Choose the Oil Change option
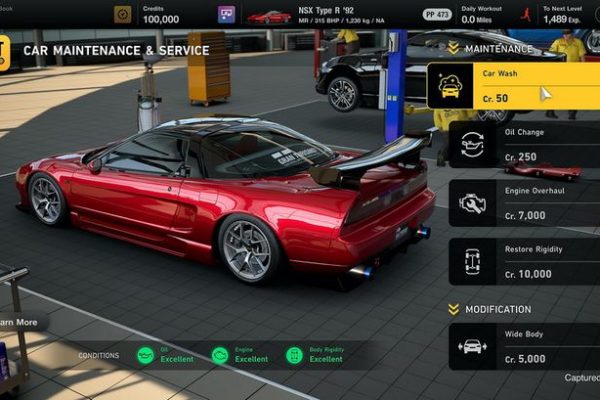 click(x=523, y=144)
